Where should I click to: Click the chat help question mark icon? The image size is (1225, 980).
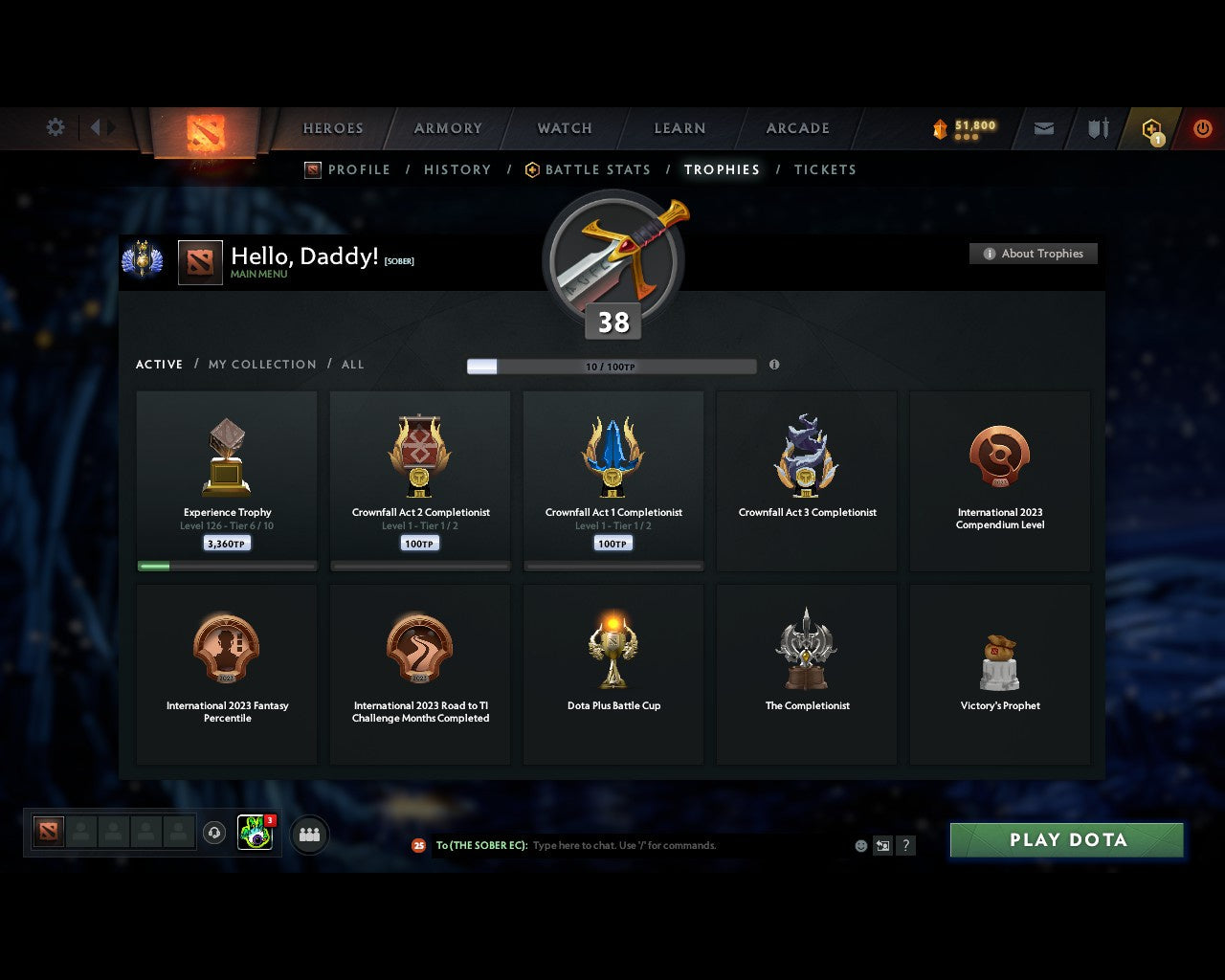[905, 845]
